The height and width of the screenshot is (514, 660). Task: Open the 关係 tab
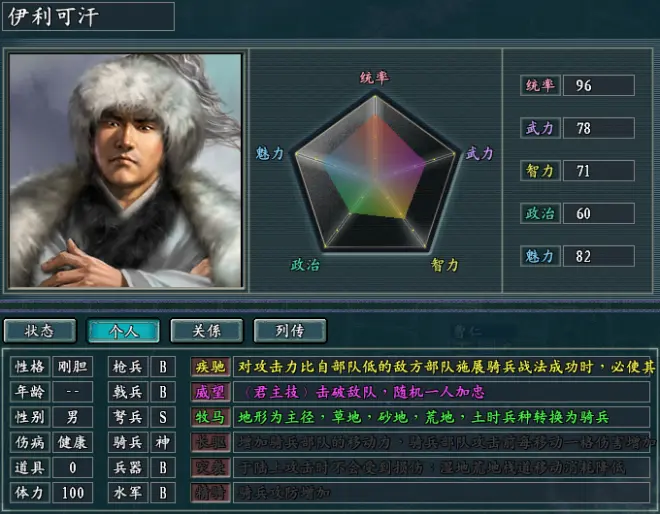tap(207, 330)
